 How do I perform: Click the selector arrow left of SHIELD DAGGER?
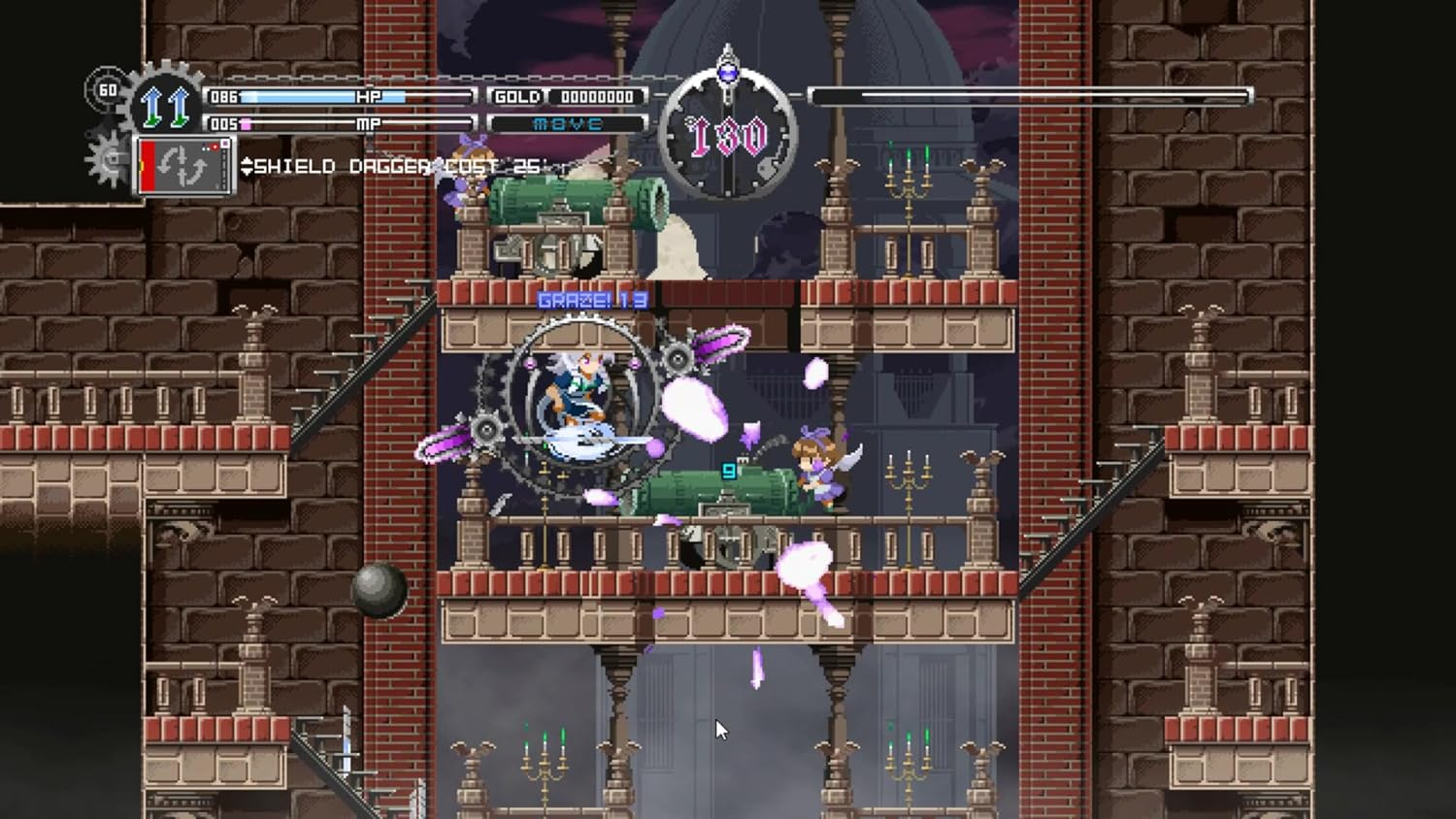coord(250,166)
